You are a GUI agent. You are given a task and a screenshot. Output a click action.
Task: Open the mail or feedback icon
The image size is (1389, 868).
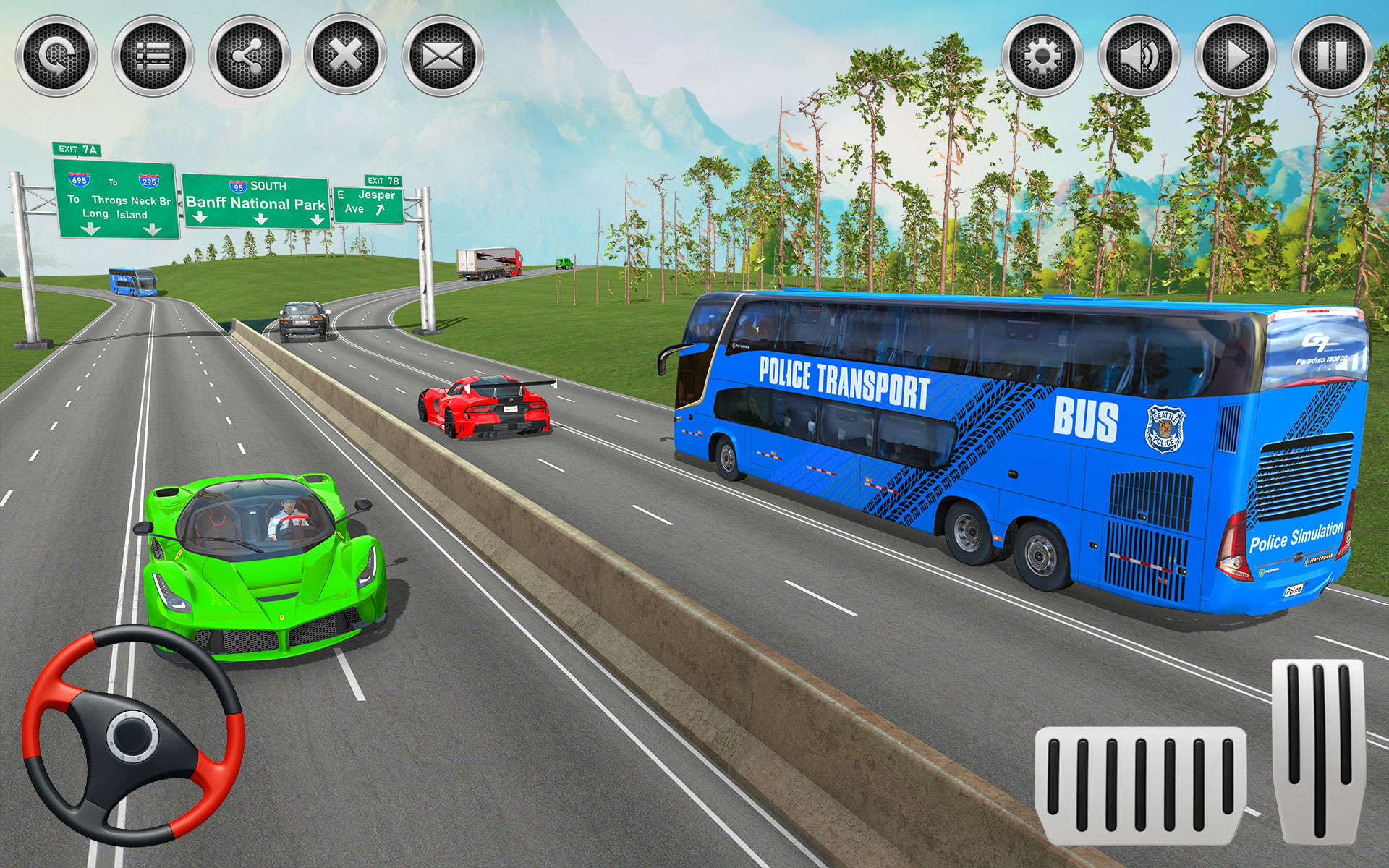click(x=445, y=54)
